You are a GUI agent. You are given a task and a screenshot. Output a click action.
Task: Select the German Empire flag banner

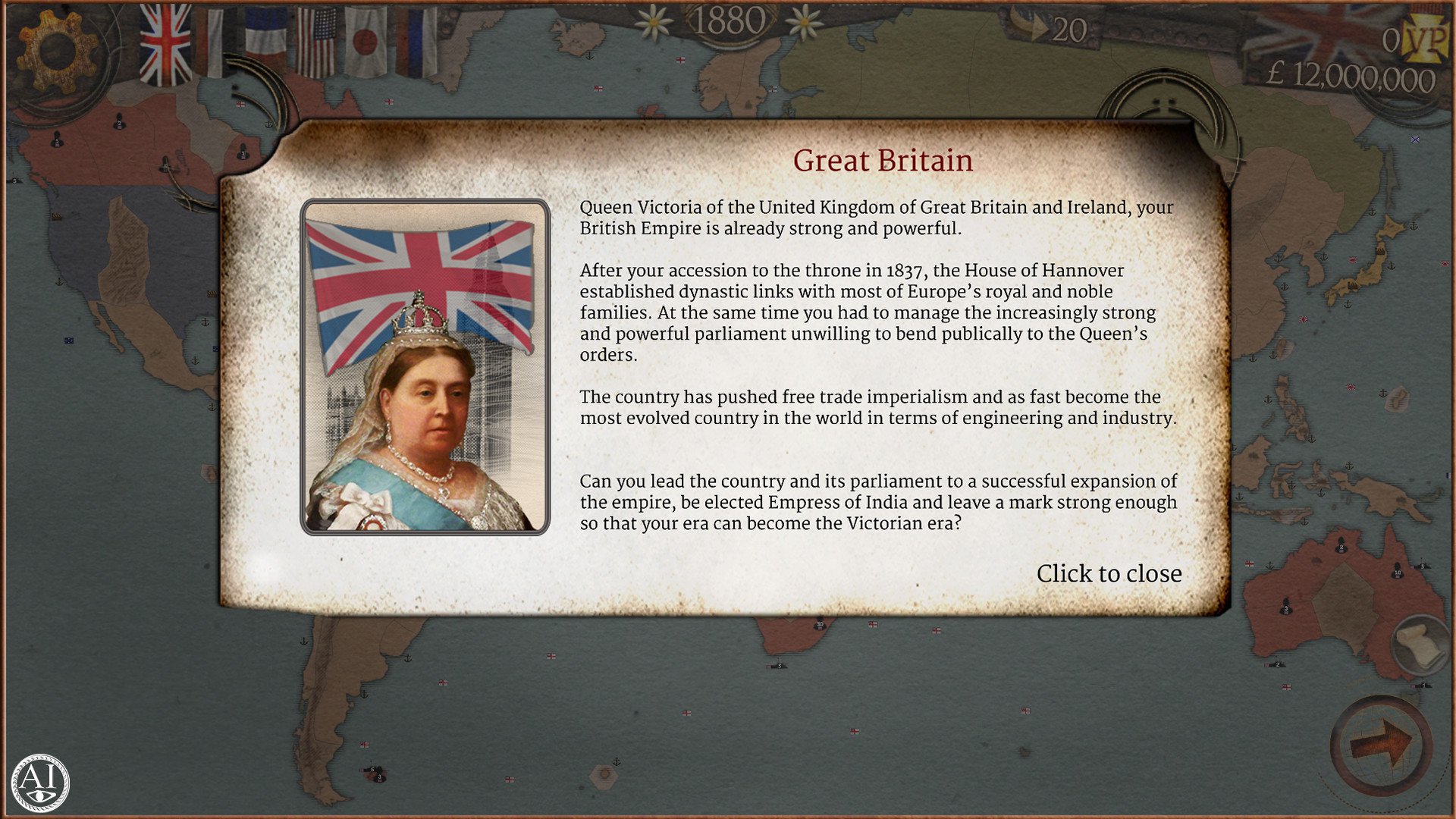coord(214,41)
